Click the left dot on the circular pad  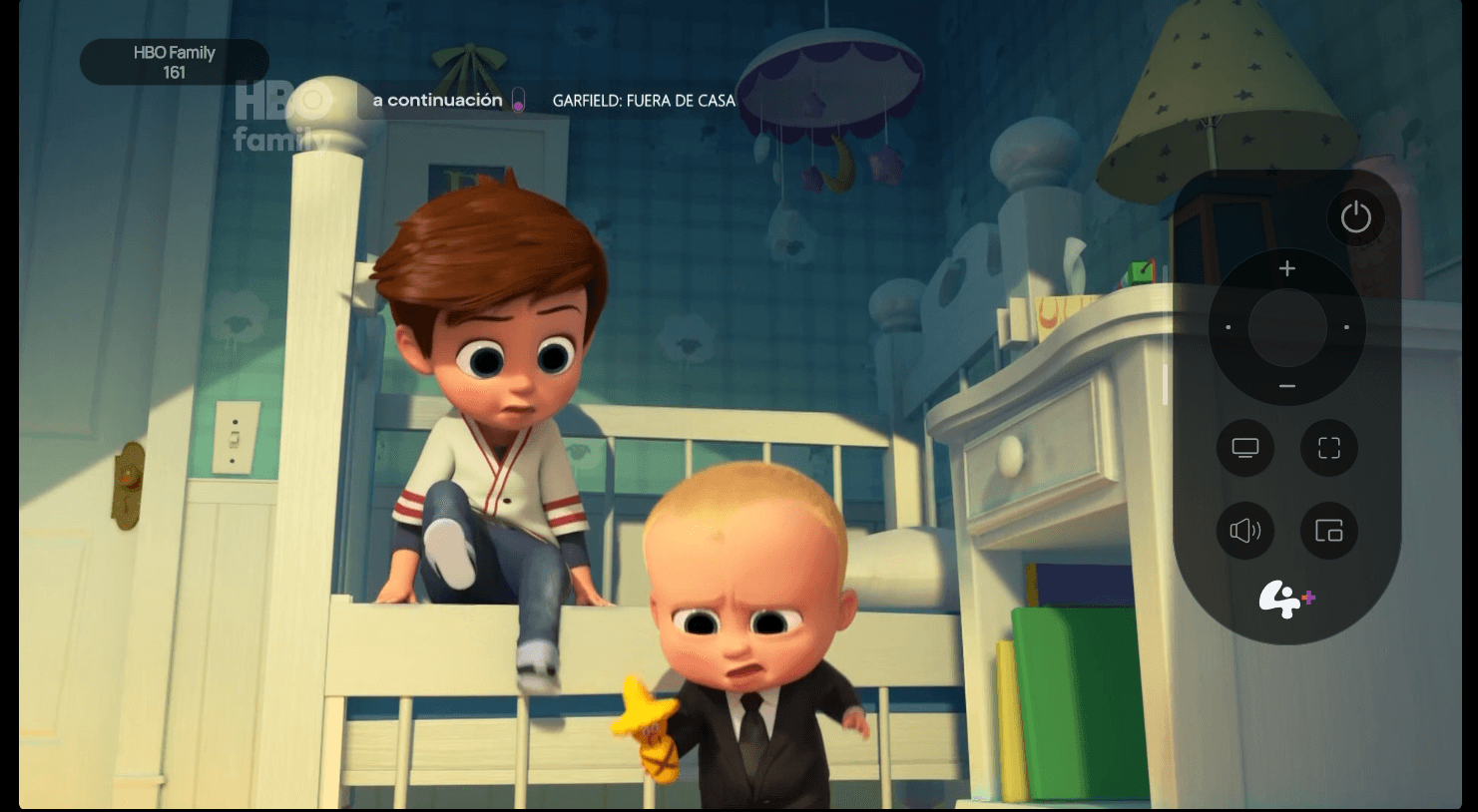[1229, 327]
